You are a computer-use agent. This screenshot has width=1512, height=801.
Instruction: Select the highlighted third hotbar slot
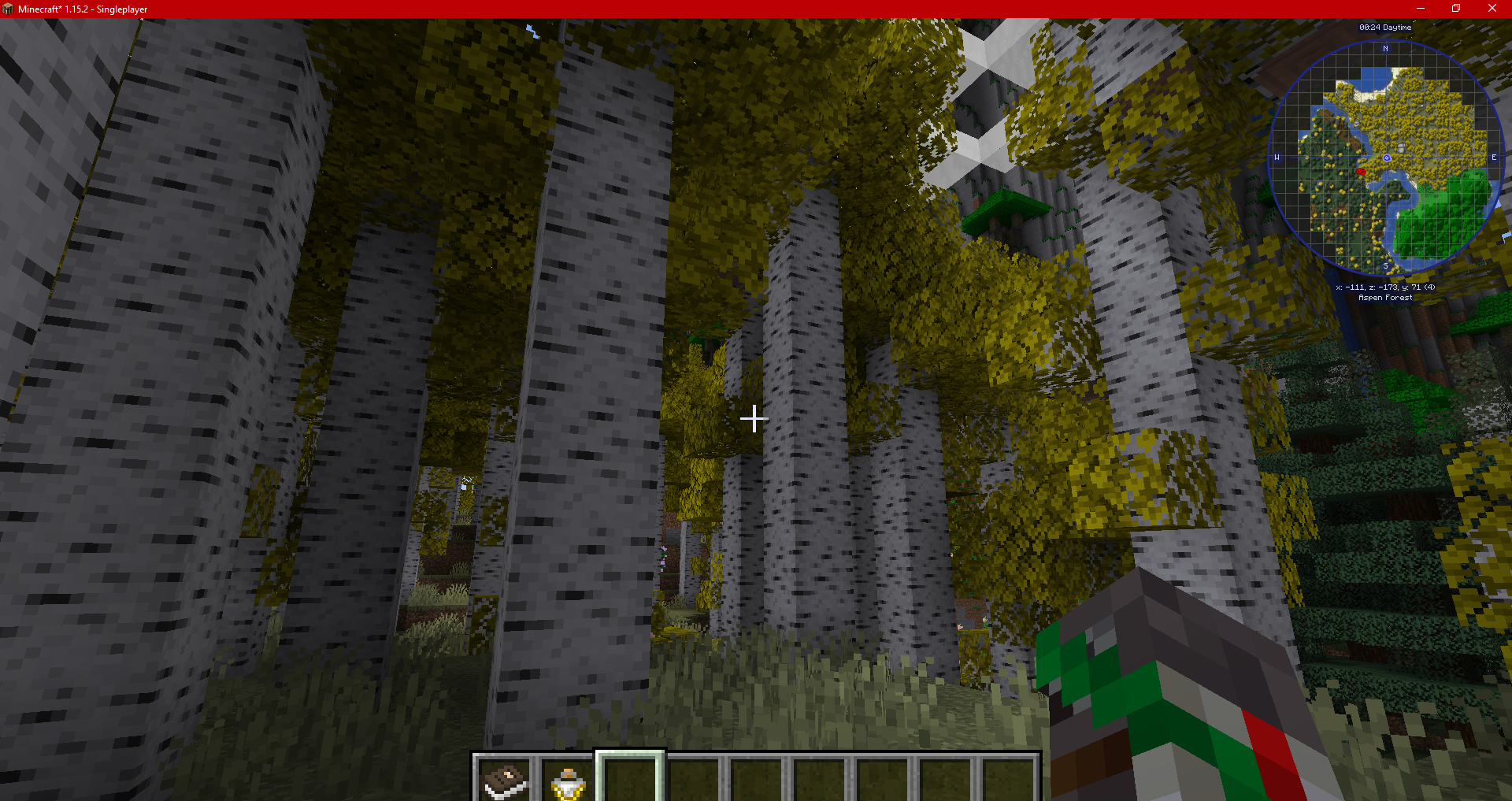point(631,780)
